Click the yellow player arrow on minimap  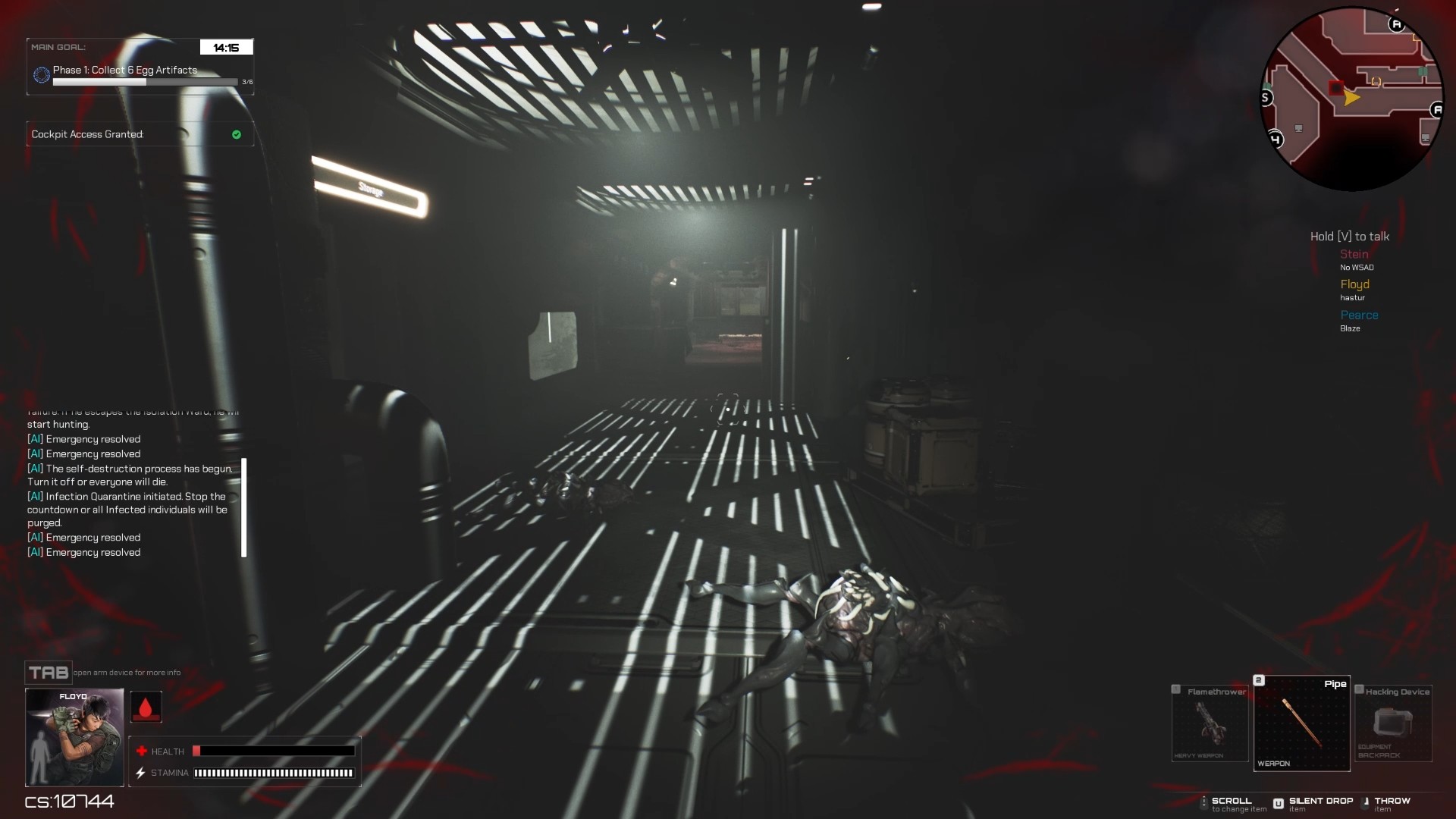click(x=1351, y=98)
